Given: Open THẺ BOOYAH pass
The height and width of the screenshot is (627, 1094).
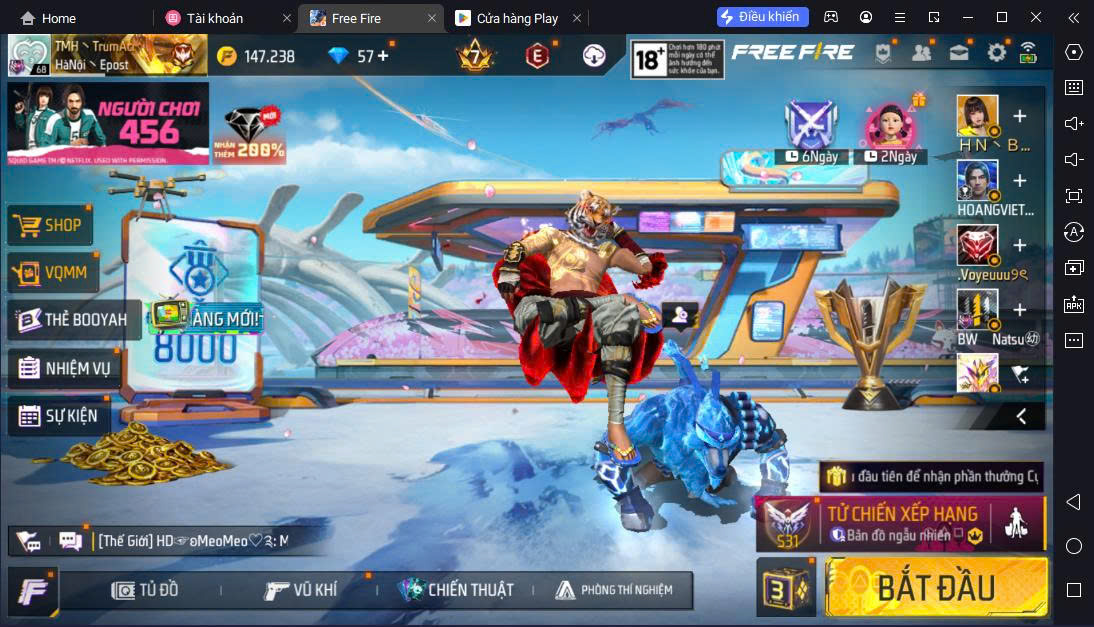Looking at the screenshot, I should [x=73, y=320].
